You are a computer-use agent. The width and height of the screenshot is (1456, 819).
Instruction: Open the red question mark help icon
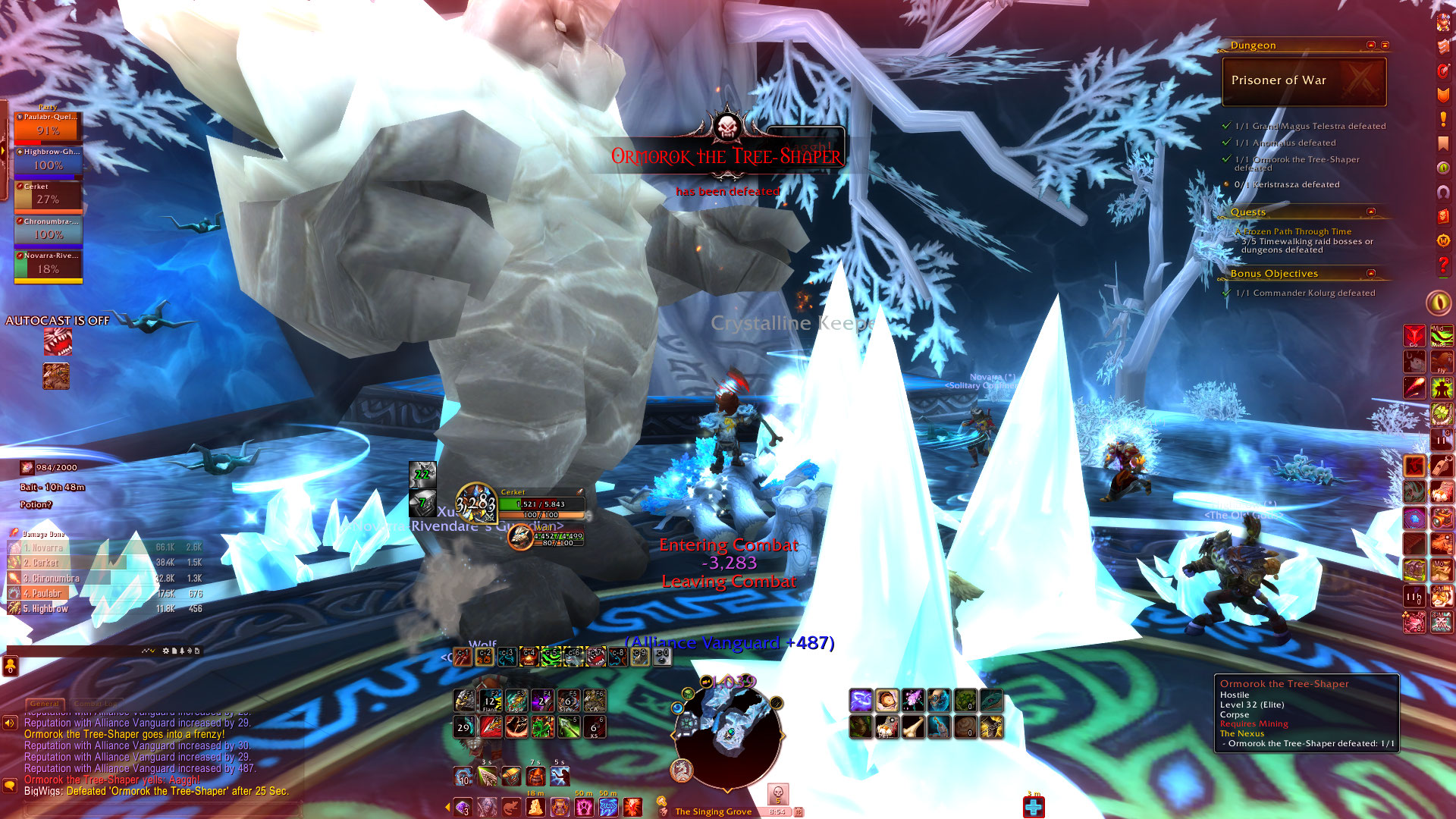pos(1442,265)
